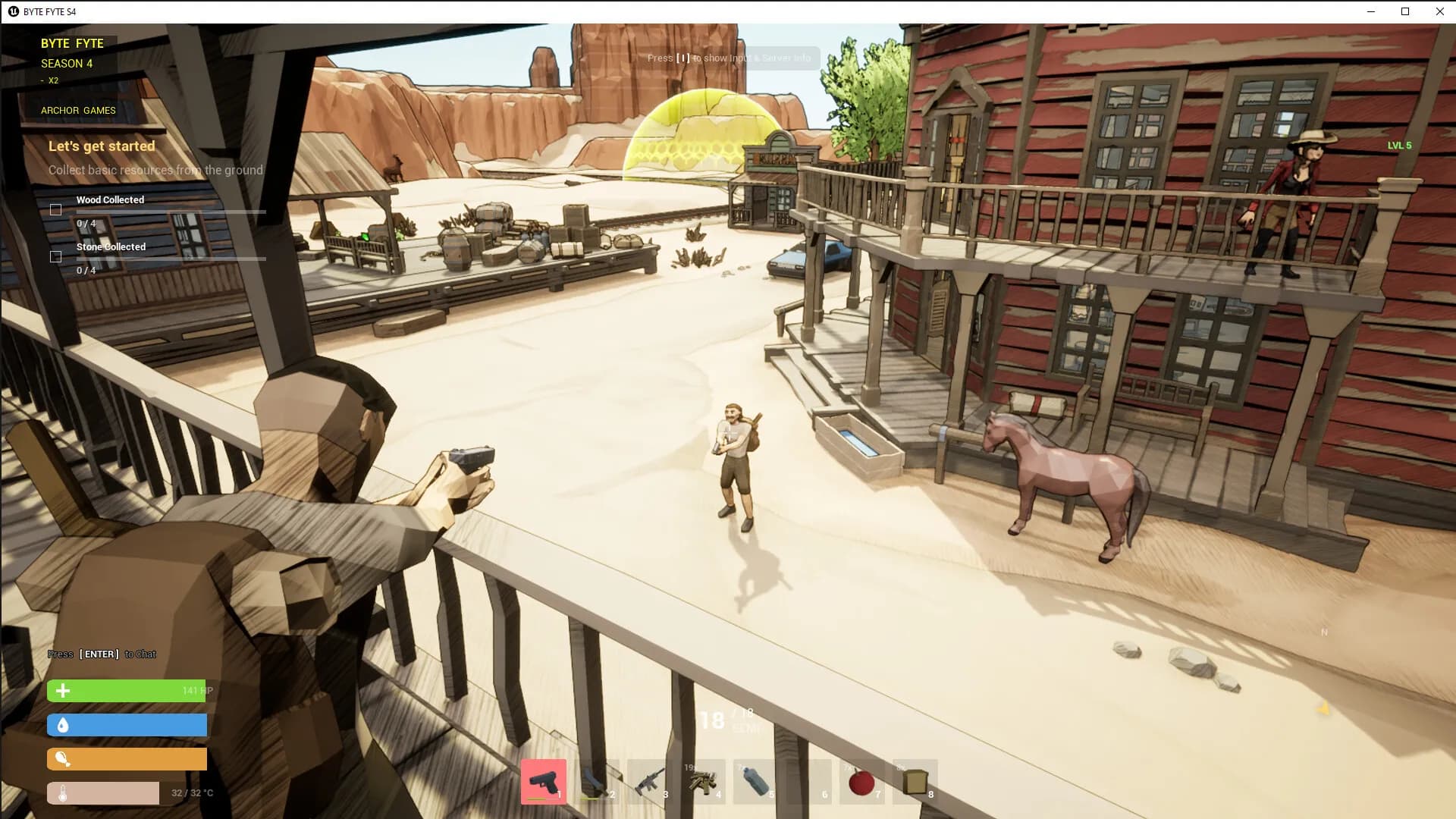Click the 141 HP health bar
The height and width of the screenshot is (819, 1456).
point(126,690)
